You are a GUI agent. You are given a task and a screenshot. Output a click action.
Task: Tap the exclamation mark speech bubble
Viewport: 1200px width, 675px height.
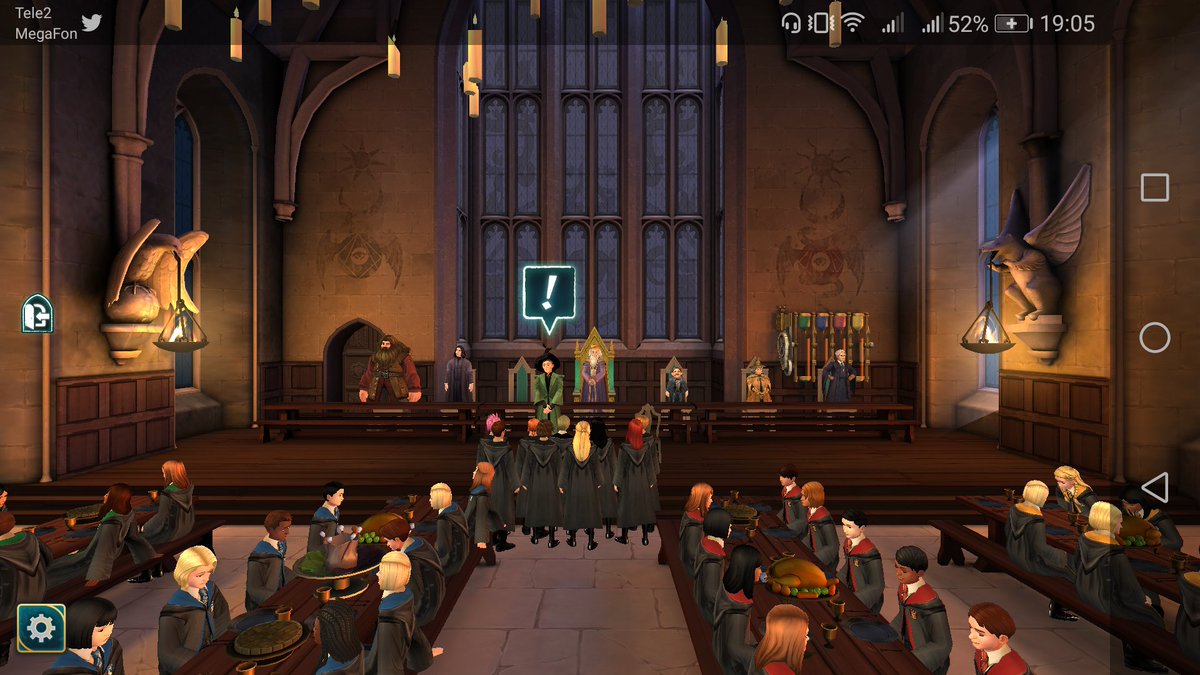click(x=549, y=294)
